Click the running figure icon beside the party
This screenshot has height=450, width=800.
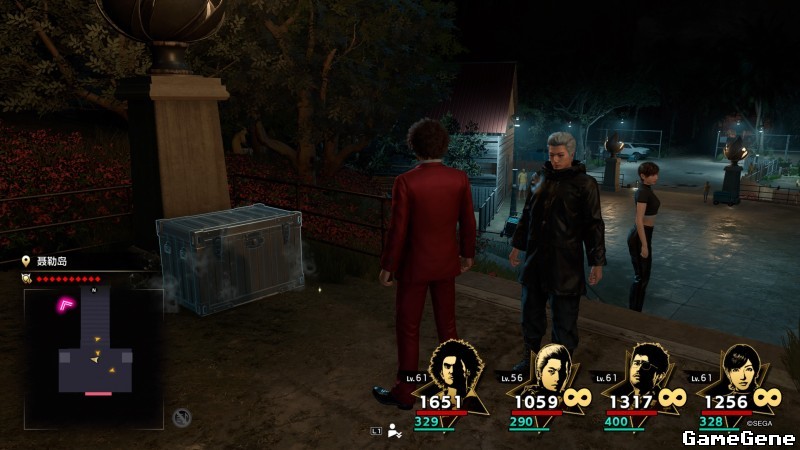click(395, 431)
